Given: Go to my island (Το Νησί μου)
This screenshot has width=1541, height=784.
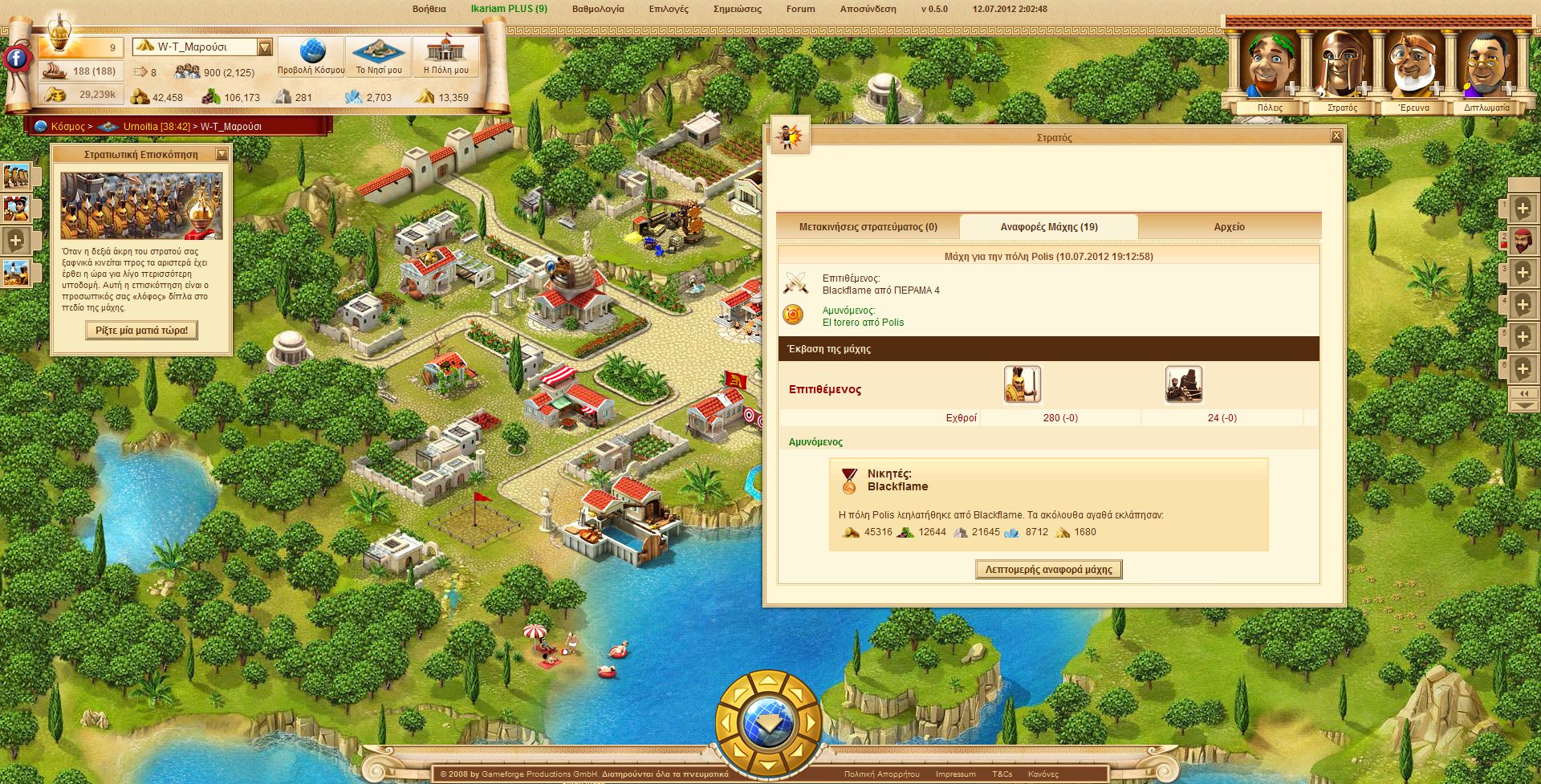Looking at the screenshot, I should 379,57.
